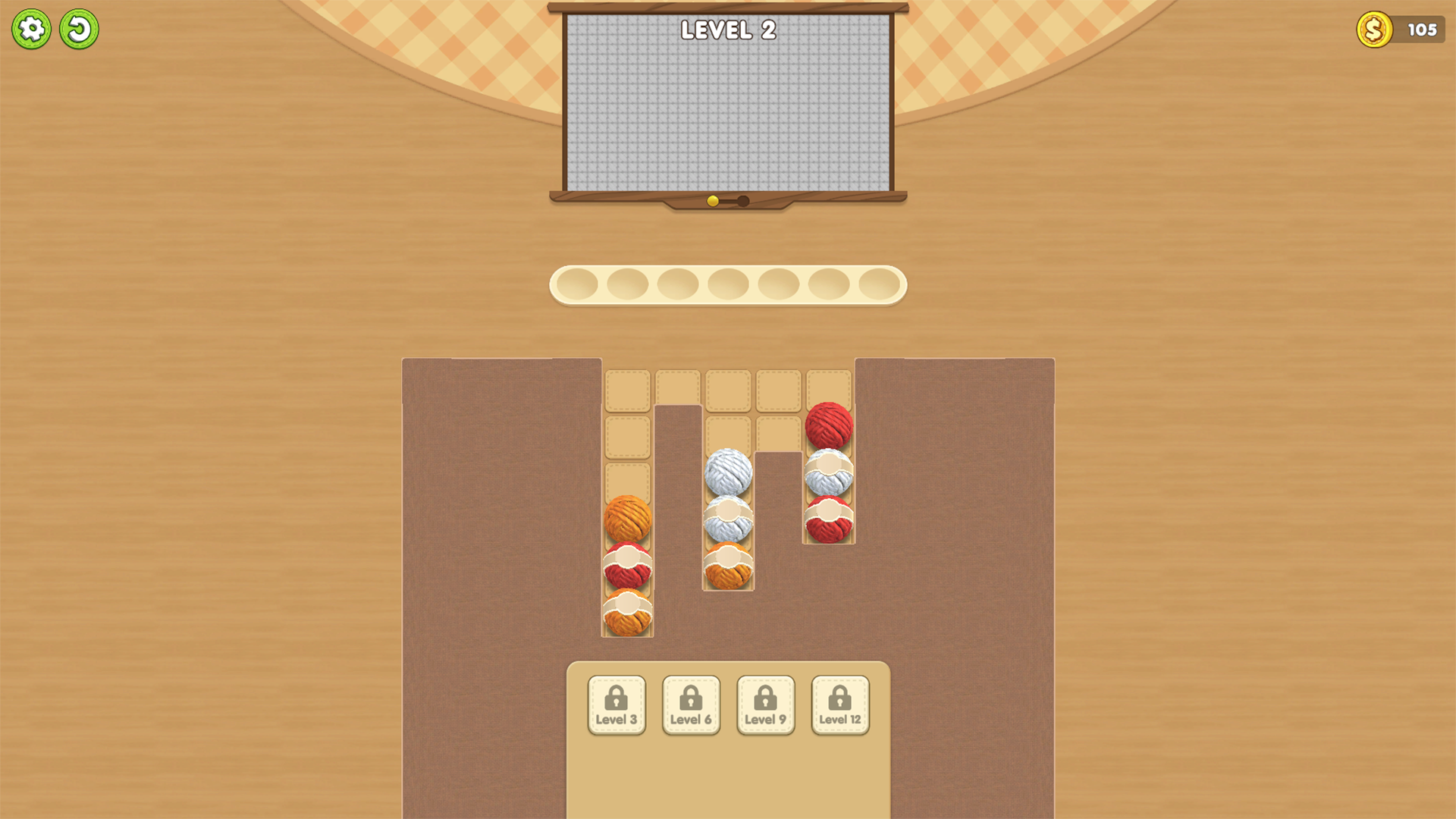Tap the locked Level 3 tile
This screenshot has height=819, width=1456.
click(616, 704)
